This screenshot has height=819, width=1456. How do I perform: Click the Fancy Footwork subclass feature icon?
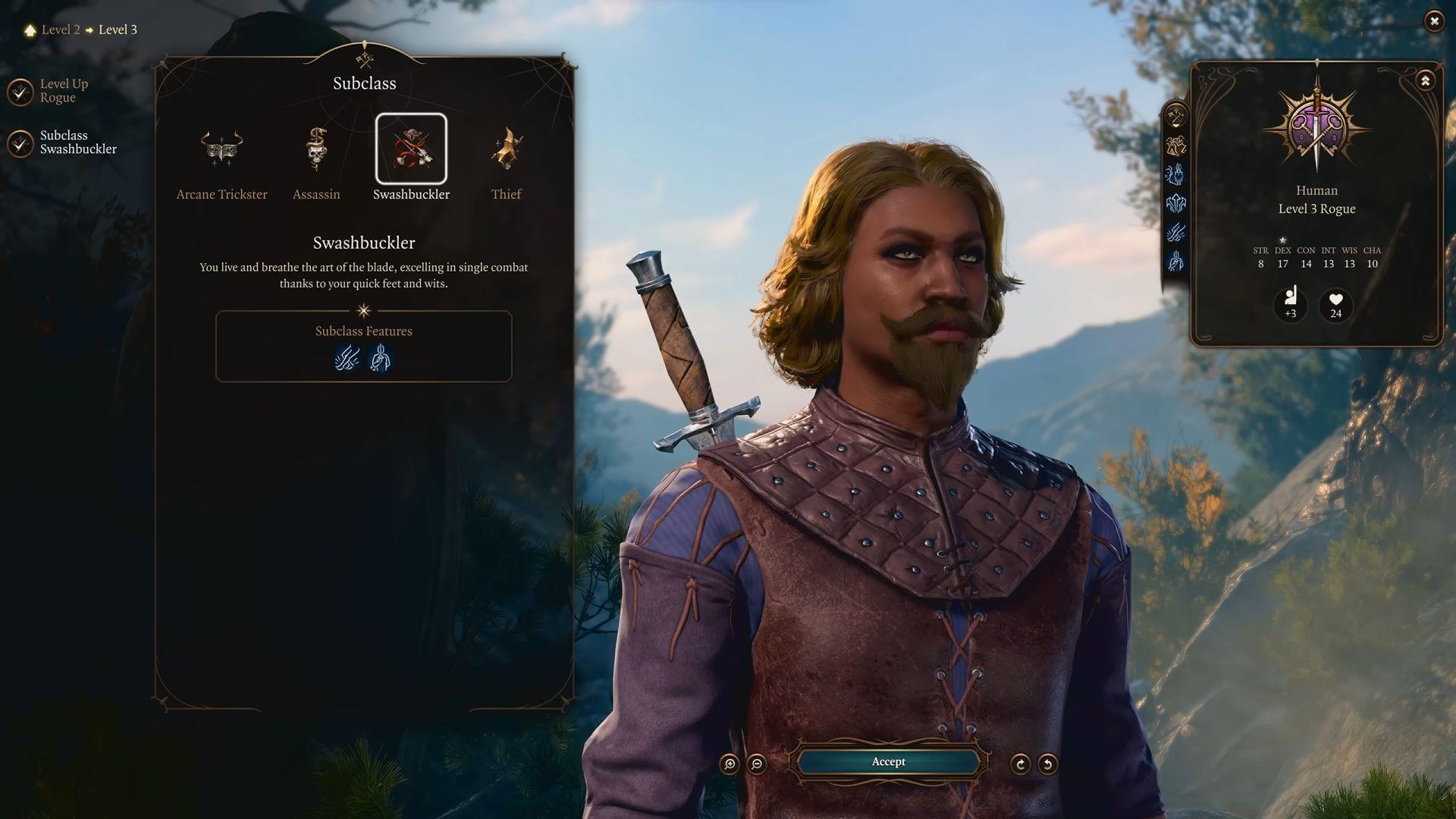pos(346,359)
